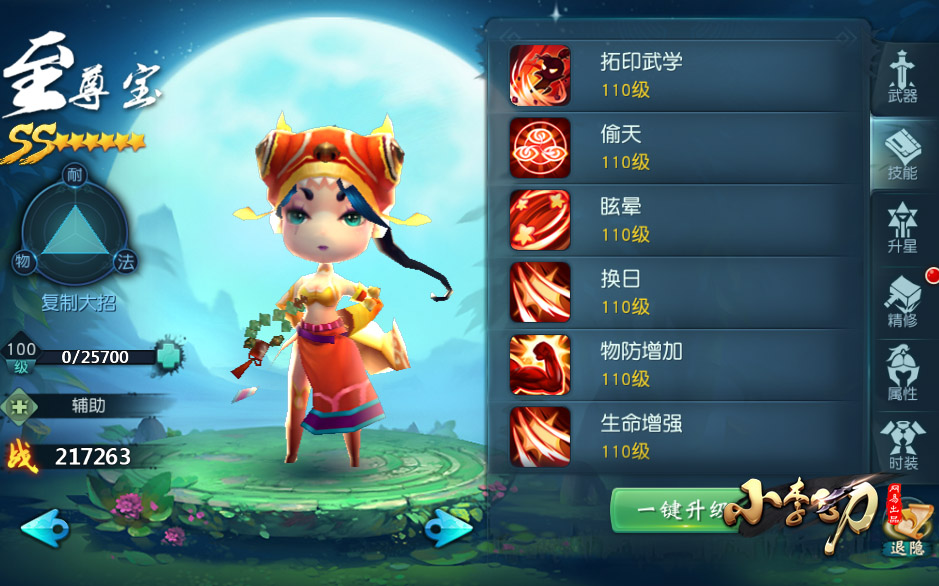939x586 pixels.
Task: Pick the 生命增强 health skill
Action: point(684,436)
